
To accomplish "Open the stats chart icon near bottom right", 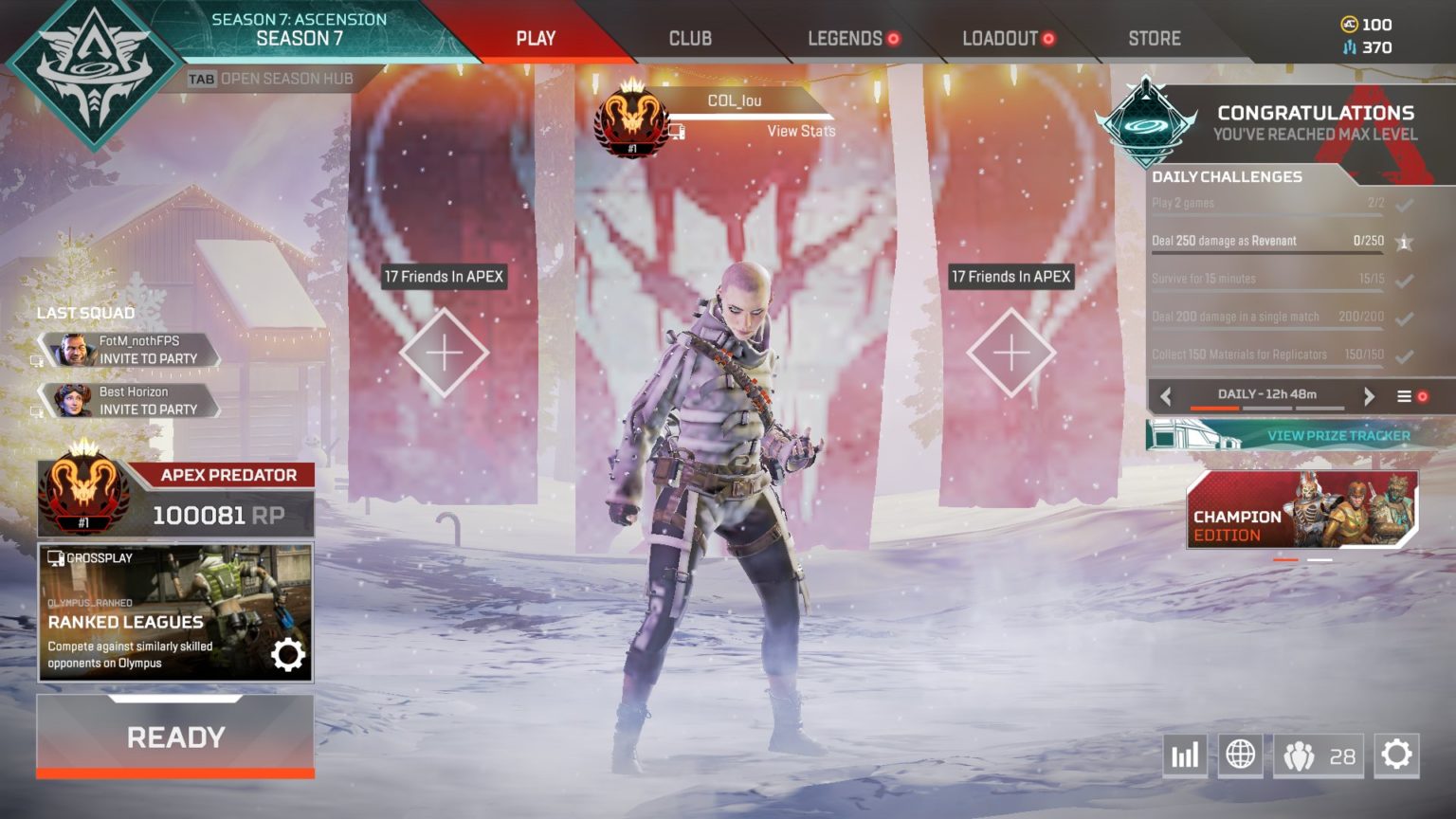I will [1185, 755].
